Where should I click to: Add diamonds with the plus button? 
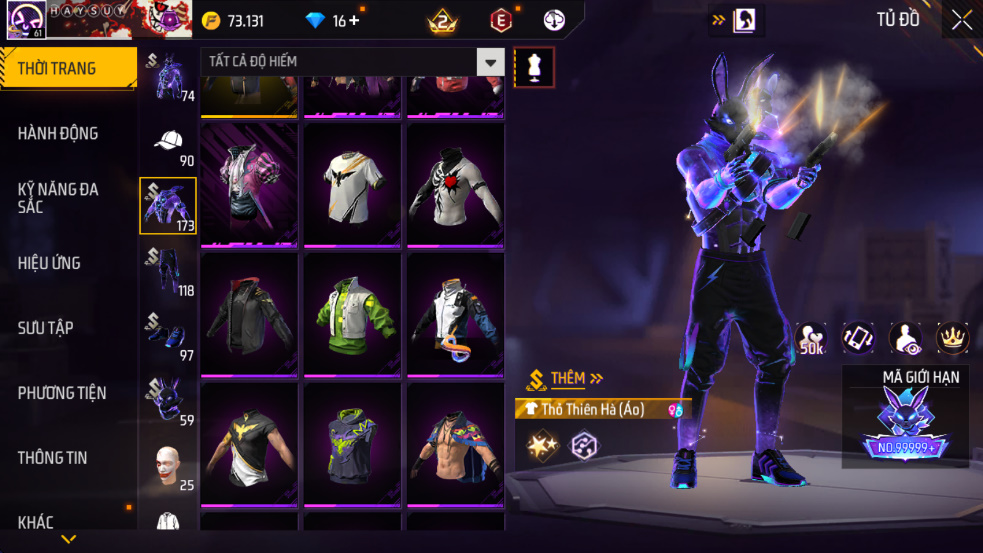click(353, 21)
